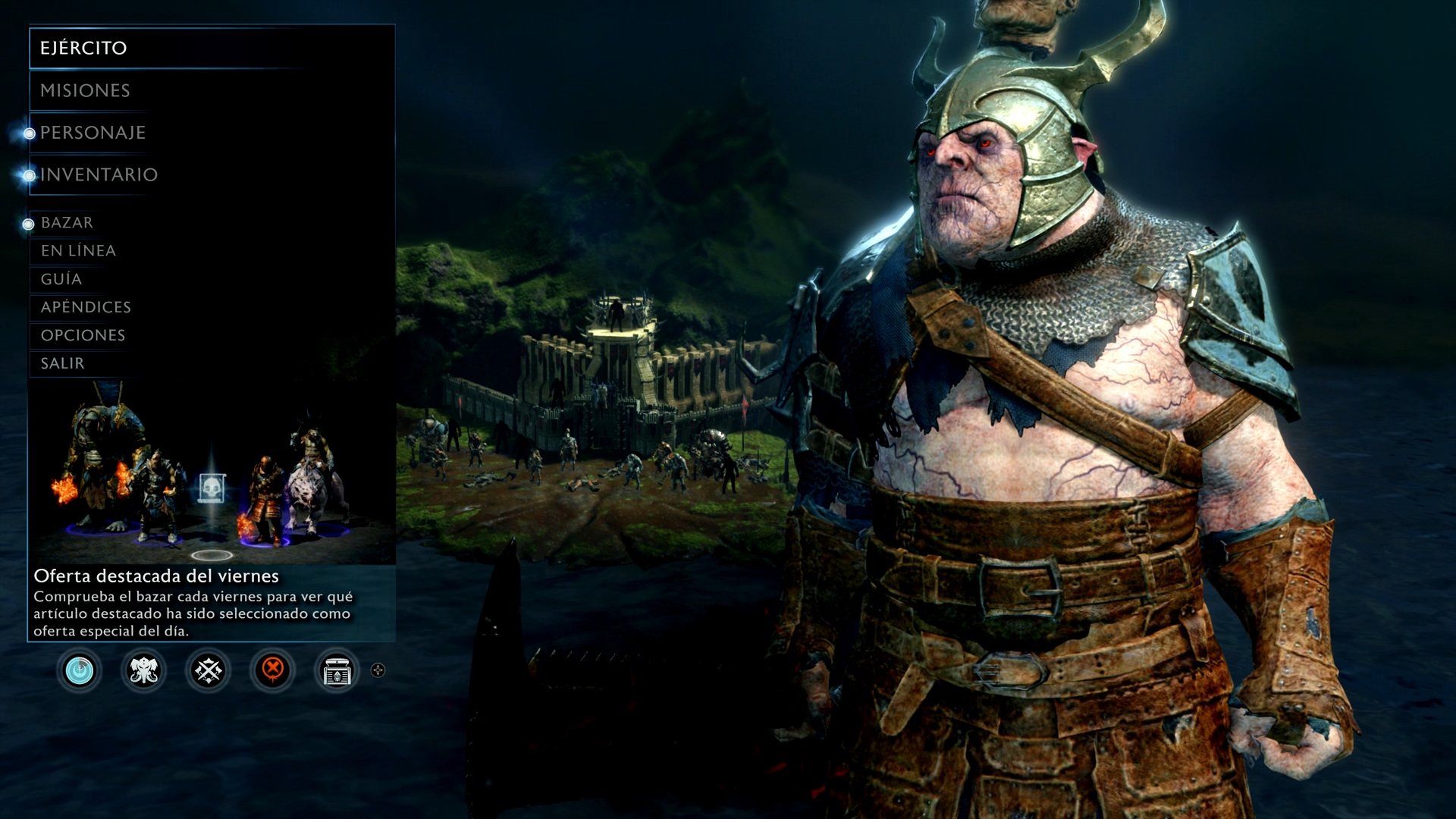Go to the Inventario menu

click(99, 175)
